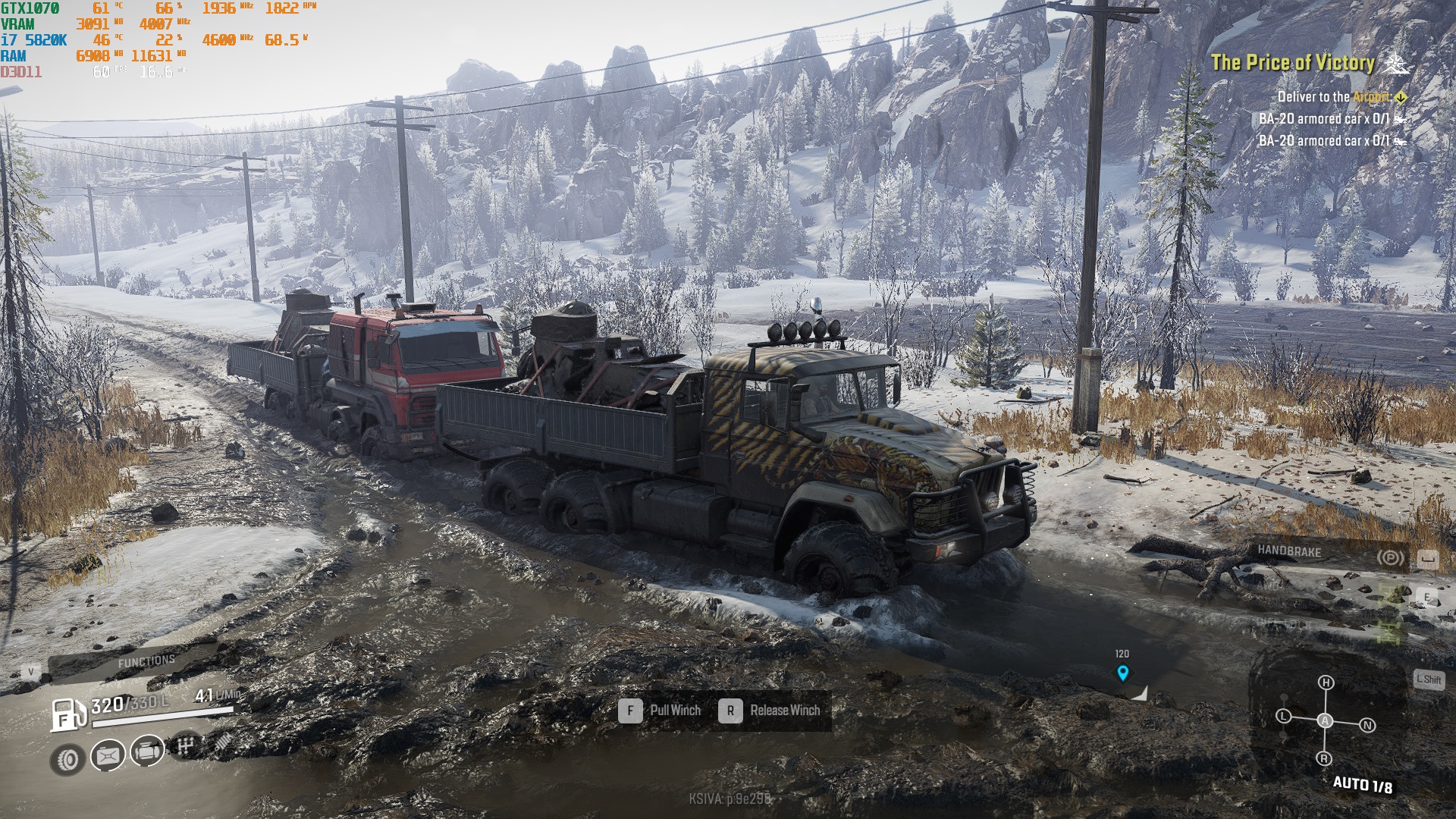Choose the Release Winch action
The width and height of the screenshot is (1456, 819).
click(x=771, y=711)
